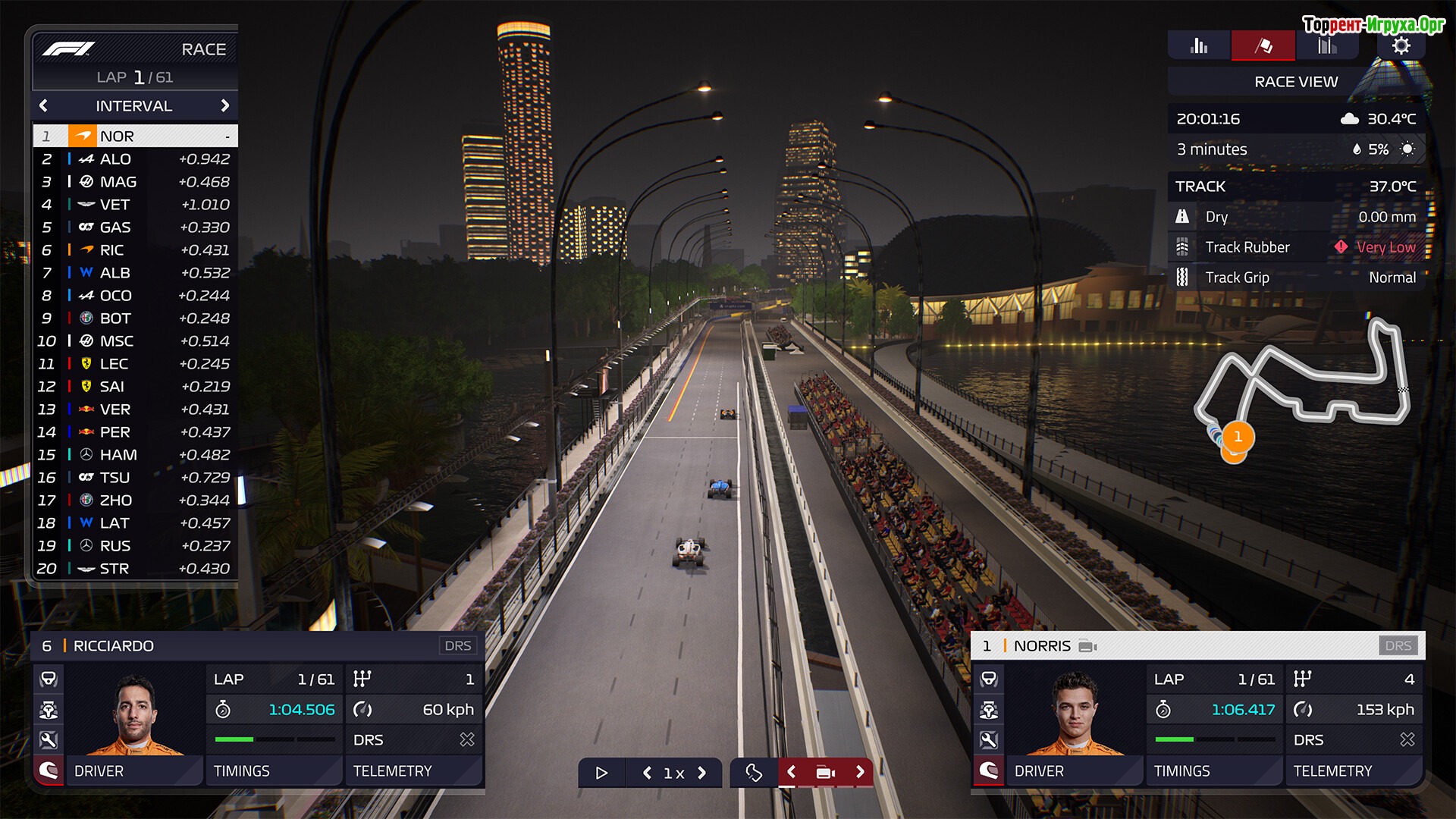Viewport: 1456px width, 819px height.
Task: Increase simulation speed from 1x
Action: 702,773
